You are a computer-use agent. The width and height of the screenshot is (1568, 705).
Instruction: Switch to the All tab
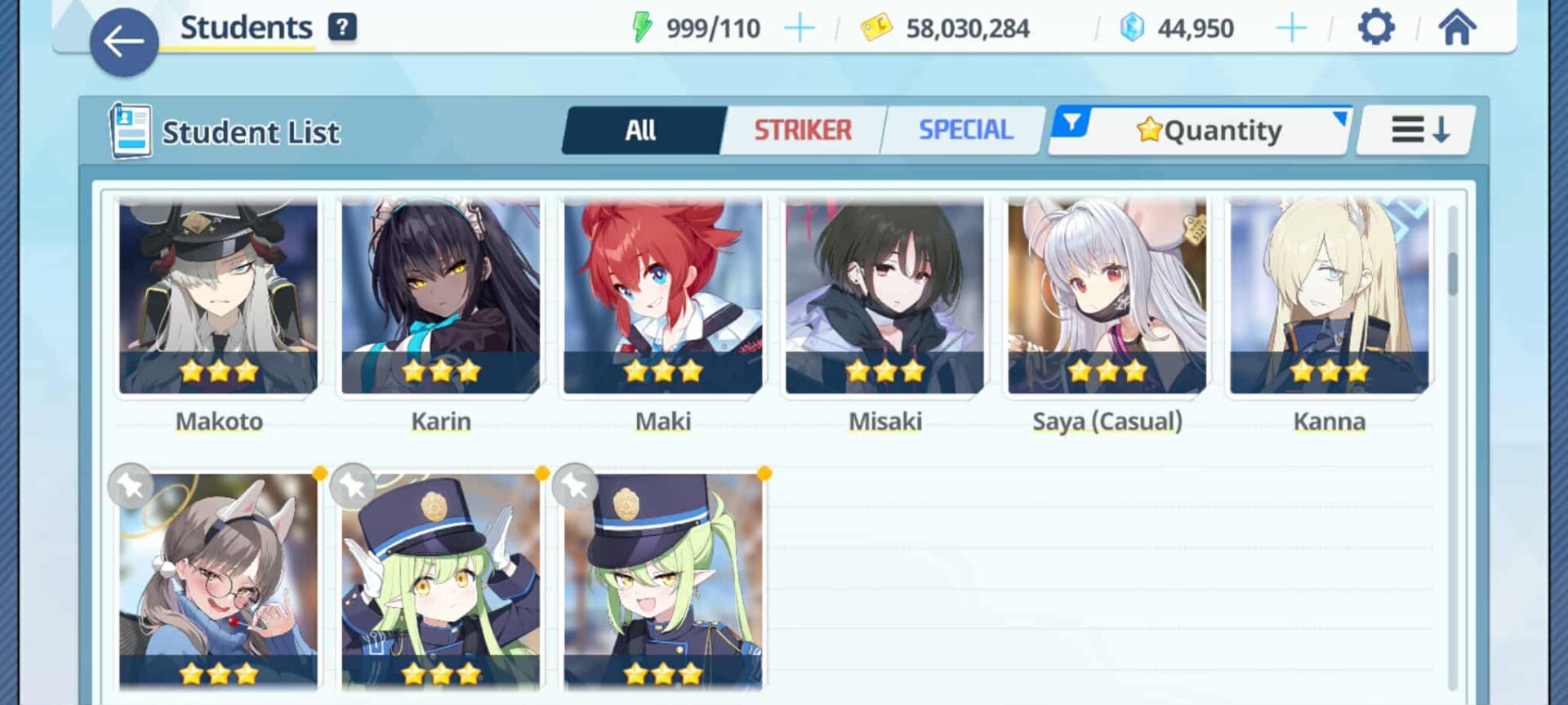pos(642,131)
